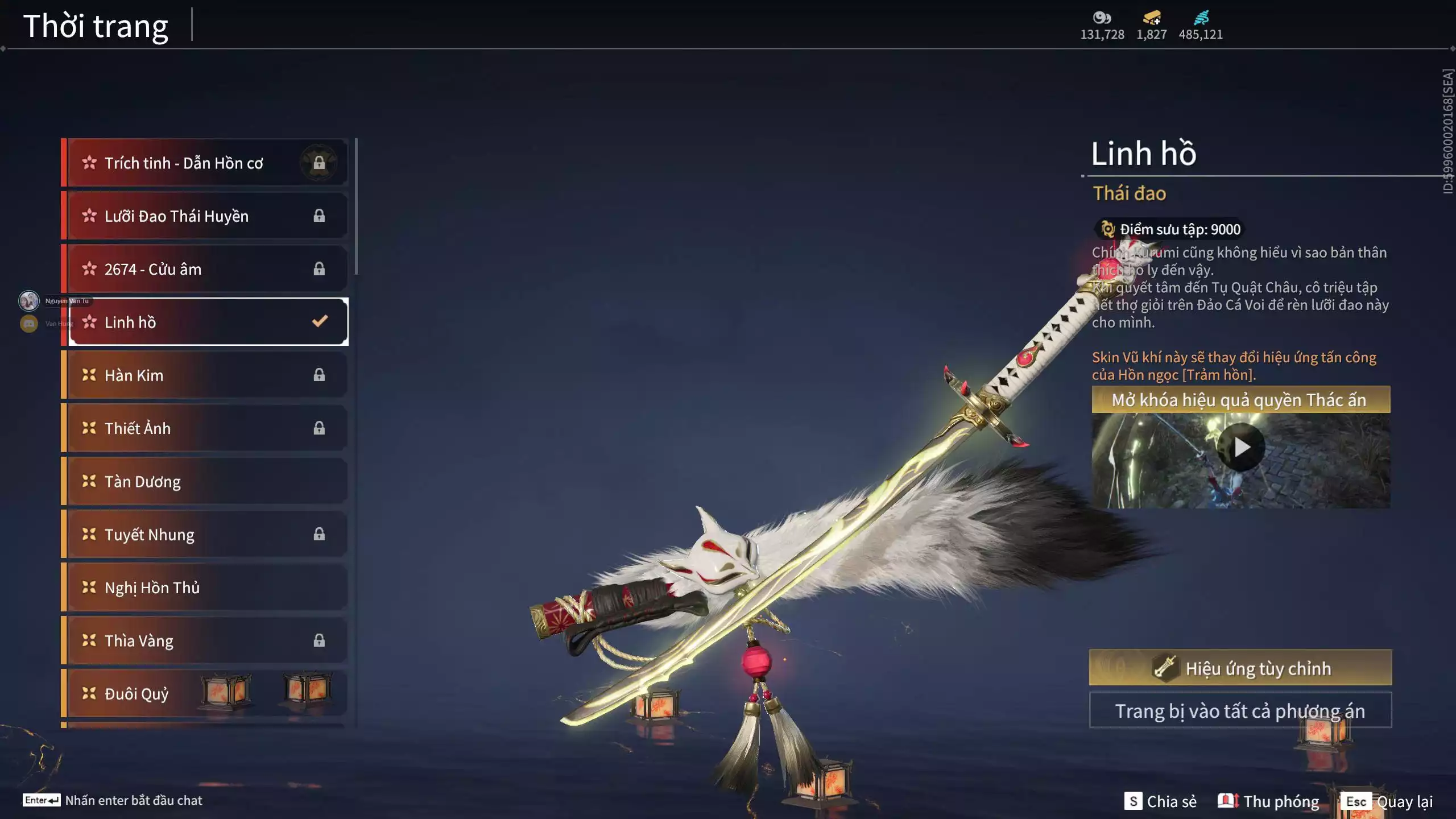
Task: Choose the Tàn Dương skin
Action: point(205,481)
